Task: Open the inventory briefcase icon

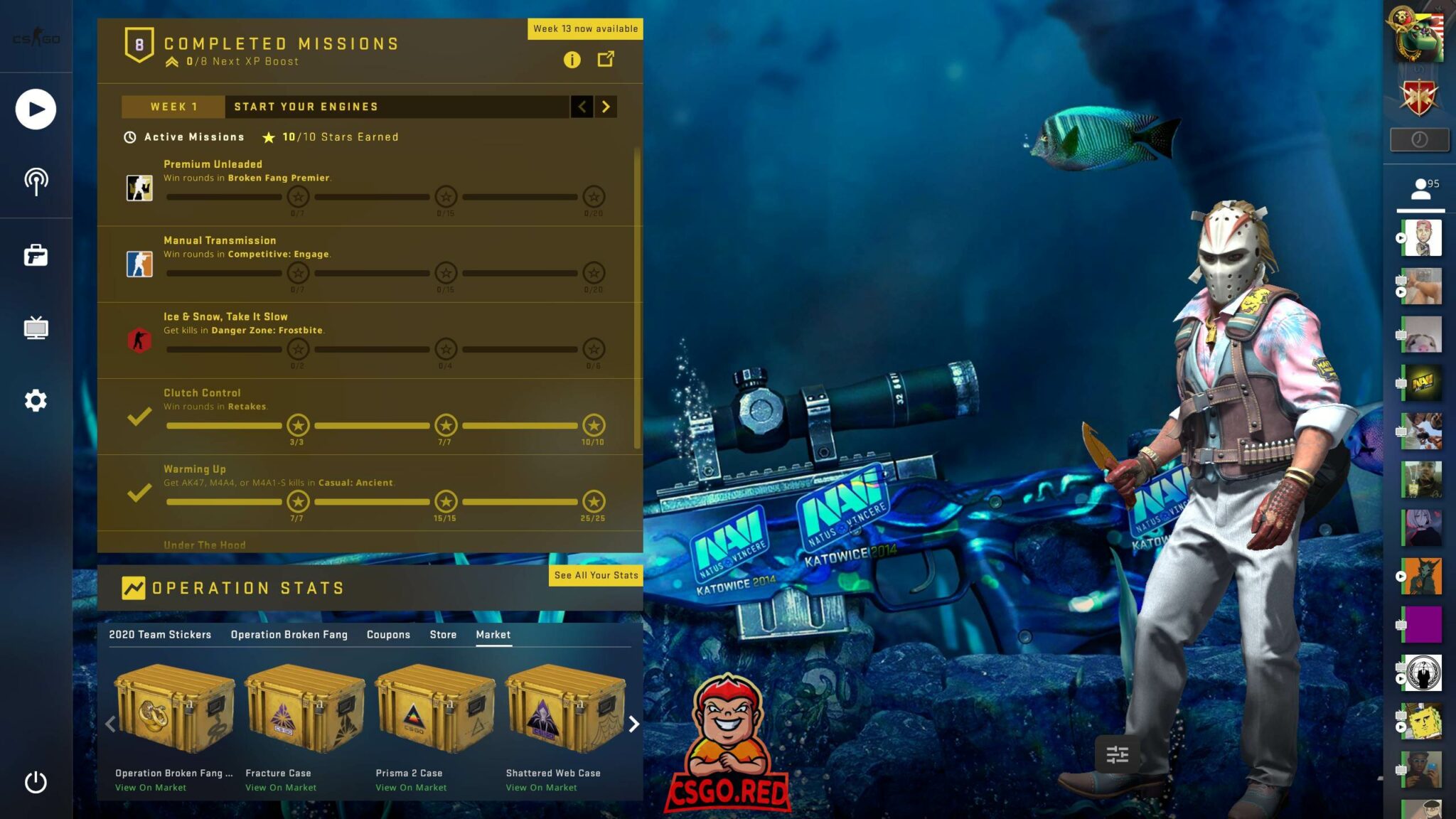Action: coord(36,255)
